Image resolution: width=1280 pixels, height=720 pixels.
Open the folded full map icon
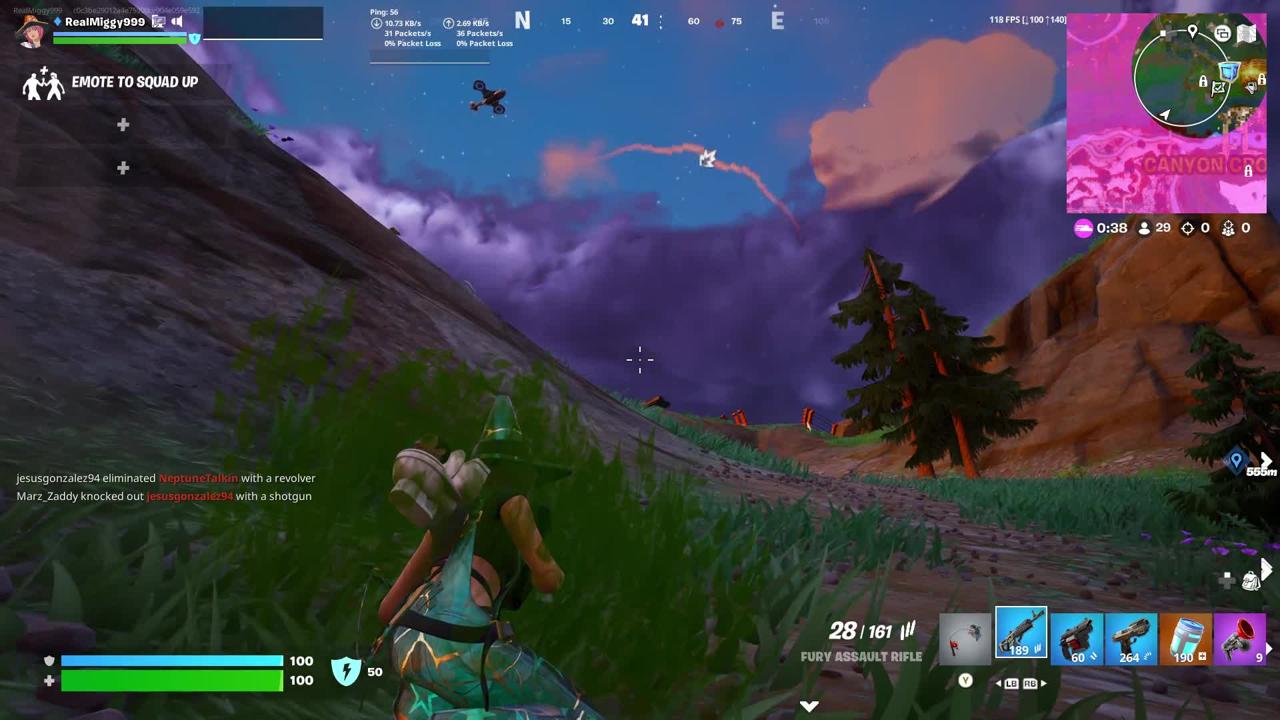pyautogui.click(x=1246, y=34)
